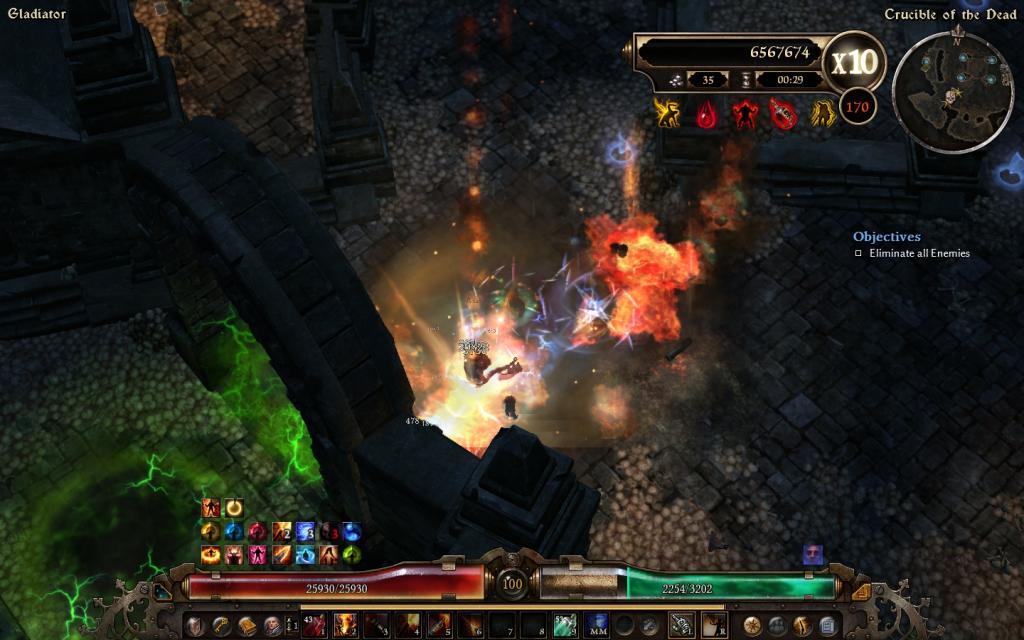Viewport: 1024px width, 640px height.
Task: Open the bearded portrait button on bar
Action: click(272, 626)
